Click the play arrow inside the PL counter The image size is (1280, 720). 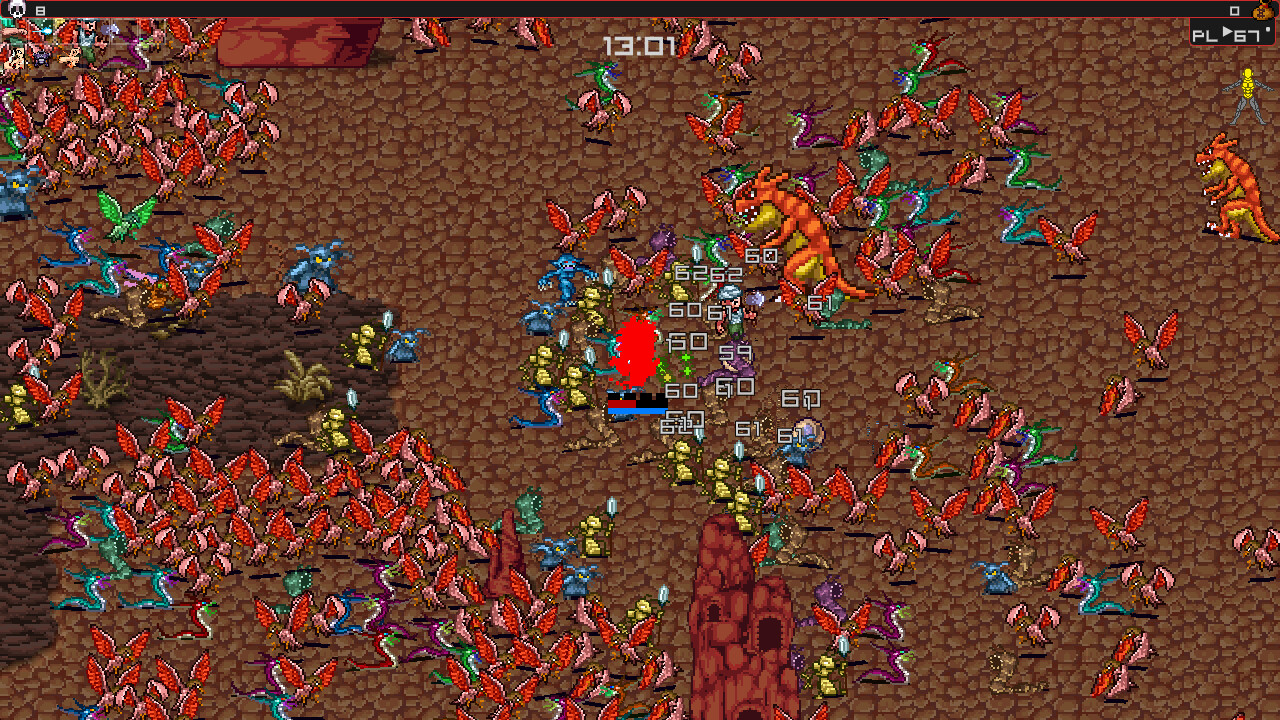point(1227,32)
